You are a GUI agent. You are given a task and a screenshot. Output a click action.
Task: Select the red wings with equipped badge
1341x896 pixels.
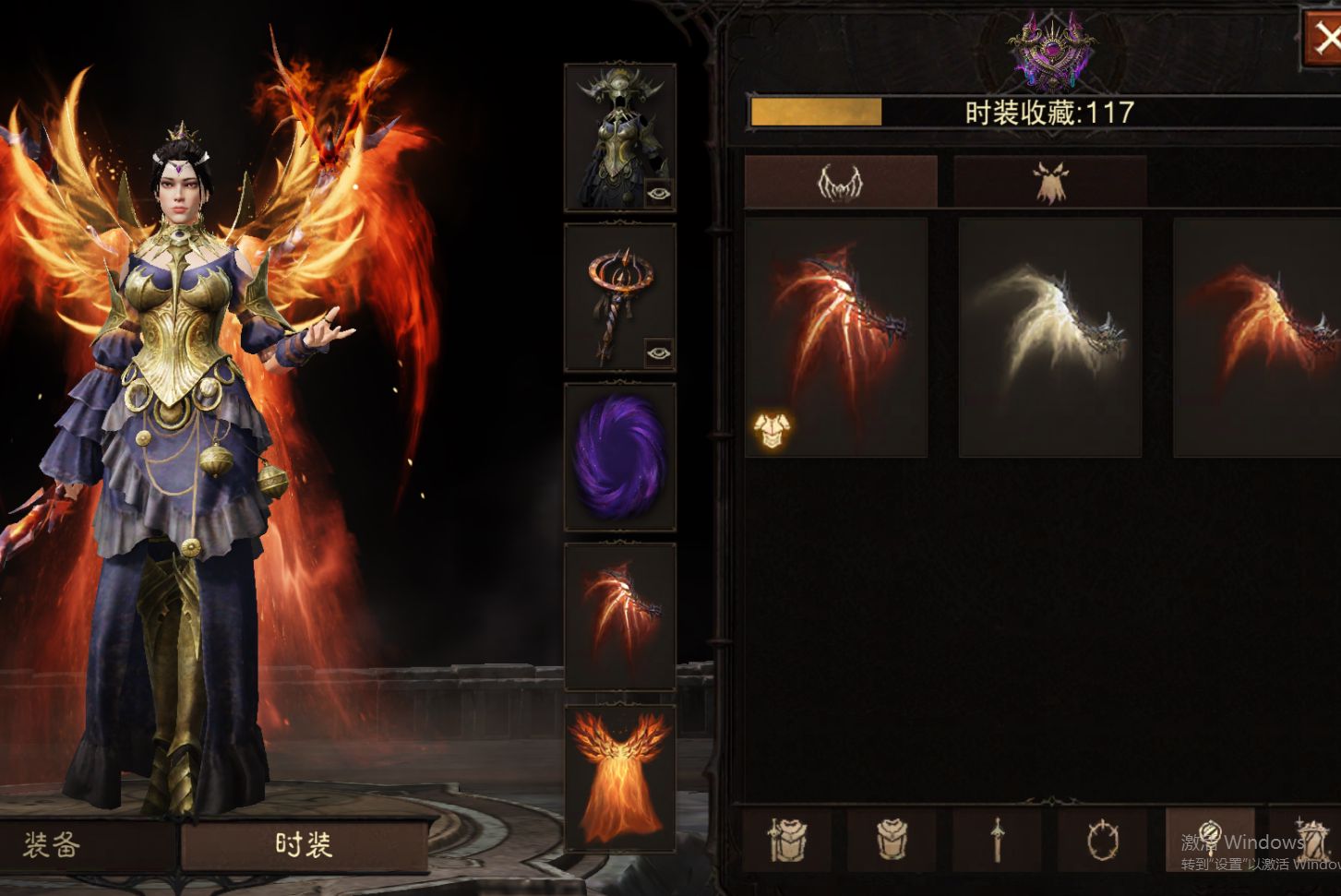coord(836,337)
